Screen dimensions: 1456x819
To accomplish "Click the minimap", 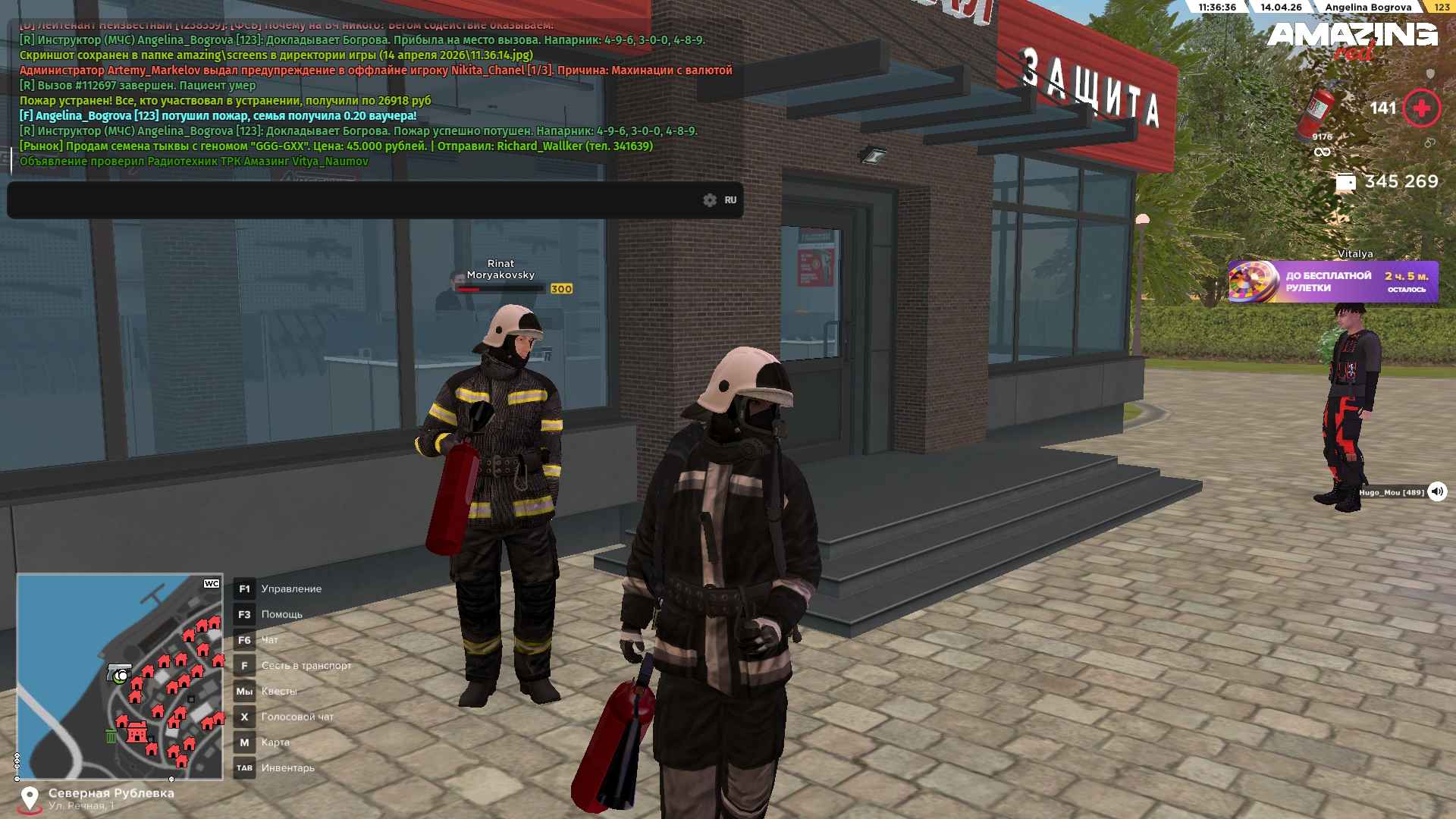I will pos(120,676).
